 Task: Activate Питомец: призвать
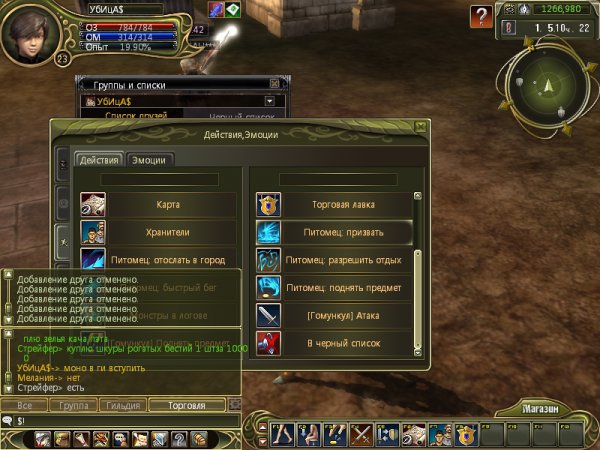(x=333, y=233)
